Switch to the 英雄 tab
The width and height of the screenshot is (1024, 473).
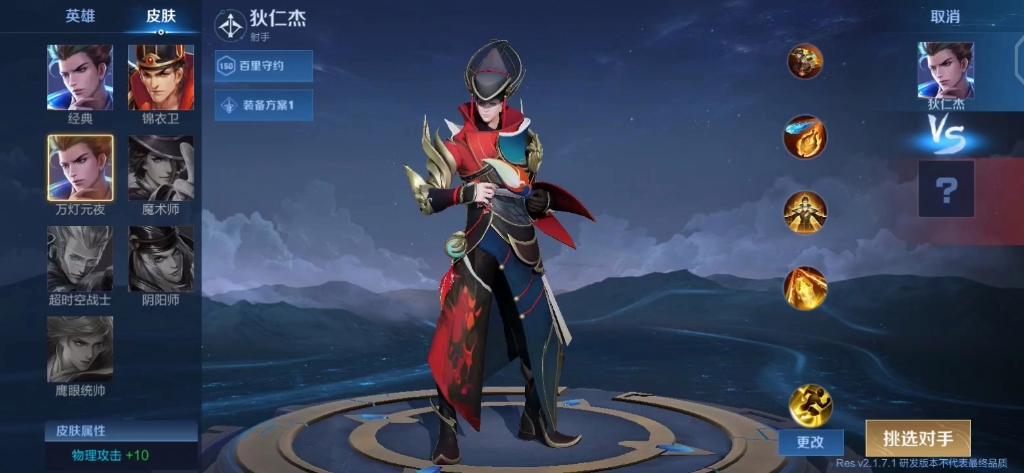click(80, 16)
